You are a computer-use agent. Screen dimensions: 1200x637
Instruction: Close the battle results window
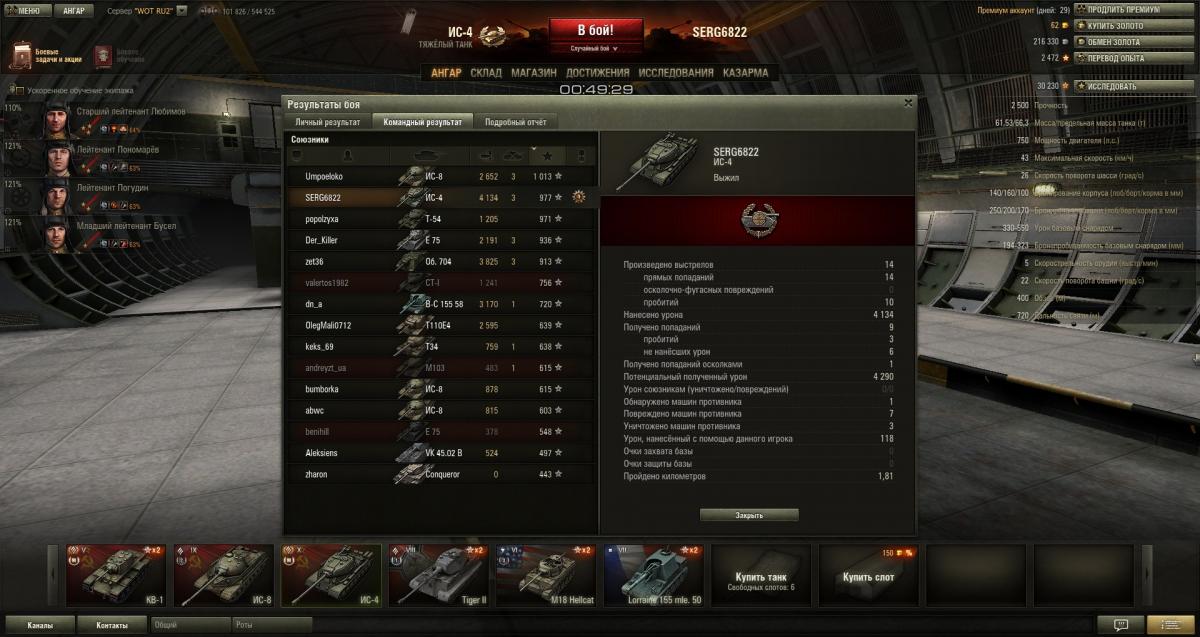(908, 102)
